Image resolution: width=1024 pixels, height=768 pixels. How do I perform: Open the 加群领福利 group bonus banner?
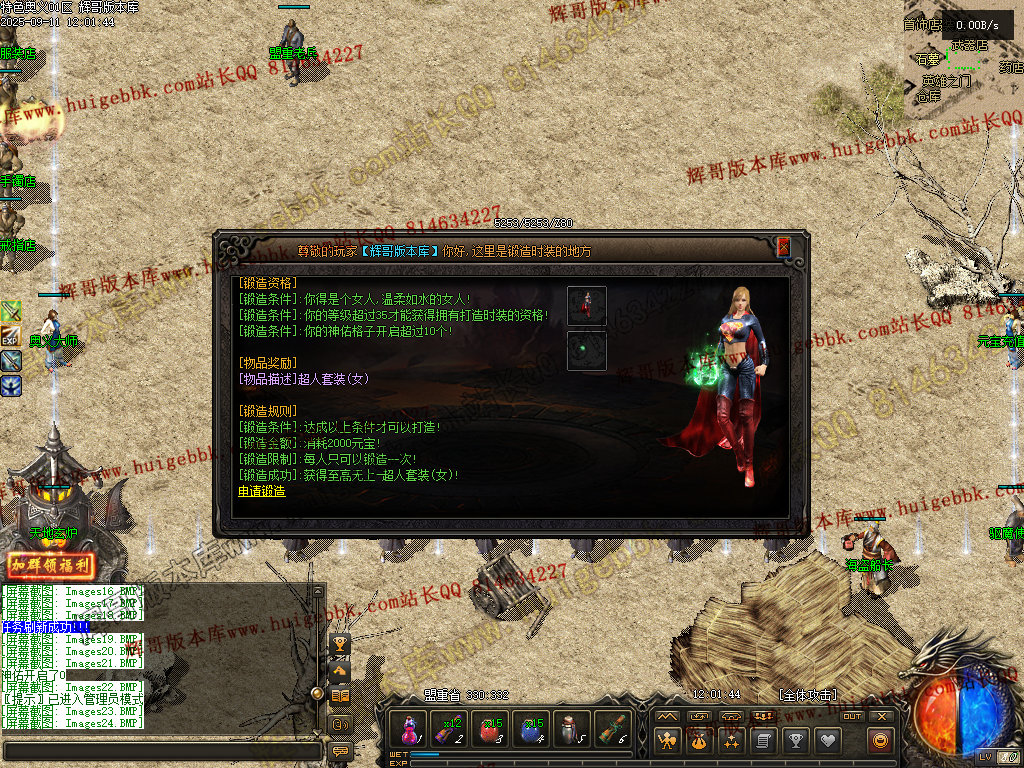point(50,566)
